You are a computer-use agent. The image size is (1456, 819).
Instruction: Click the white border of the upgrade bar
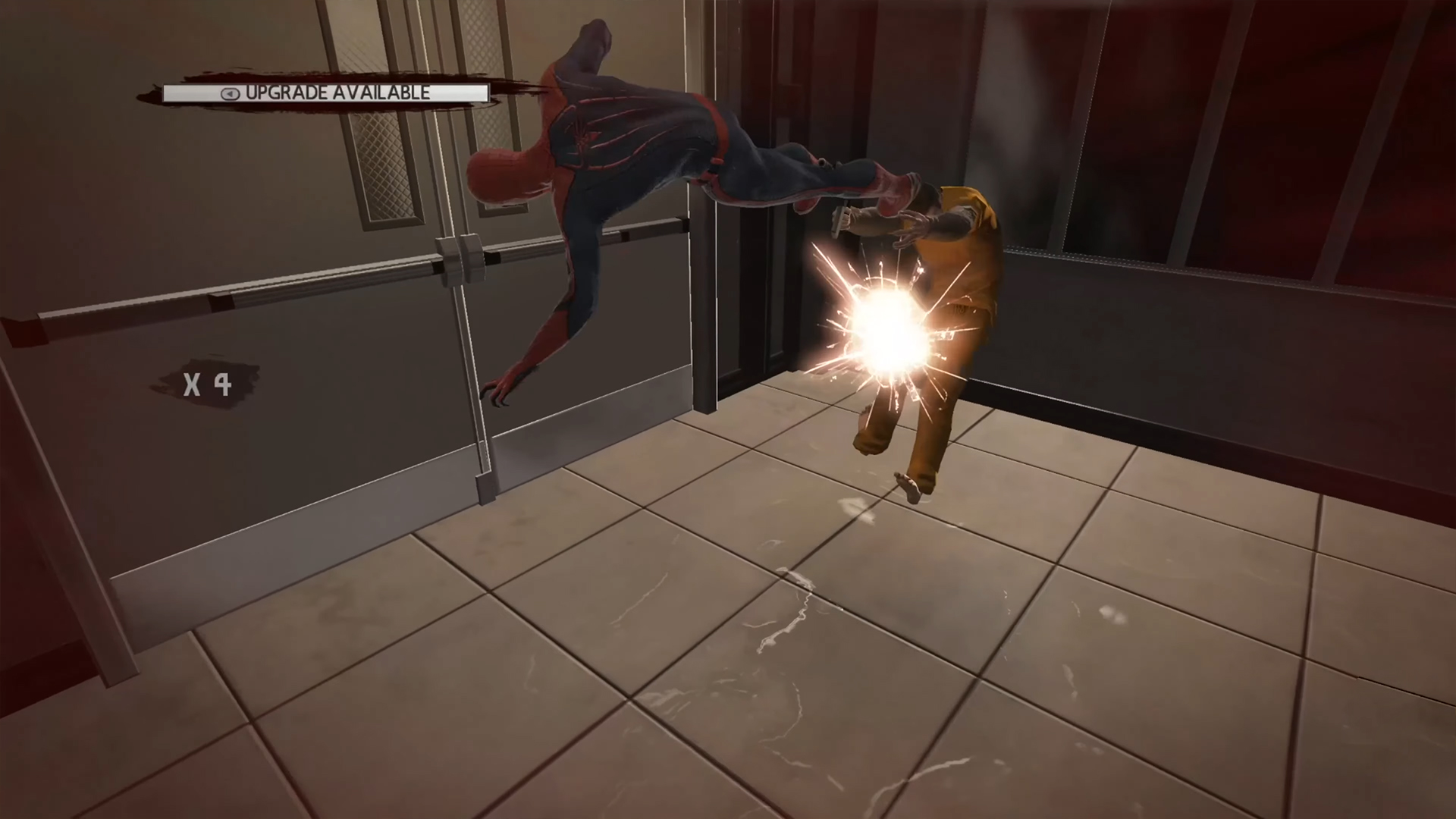326,84
